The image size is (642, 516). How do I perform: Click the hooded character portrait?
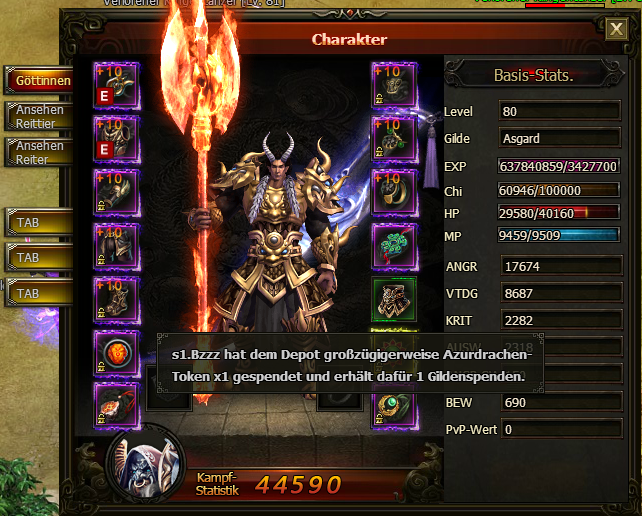pyautogui.click(x=146, y=464)
